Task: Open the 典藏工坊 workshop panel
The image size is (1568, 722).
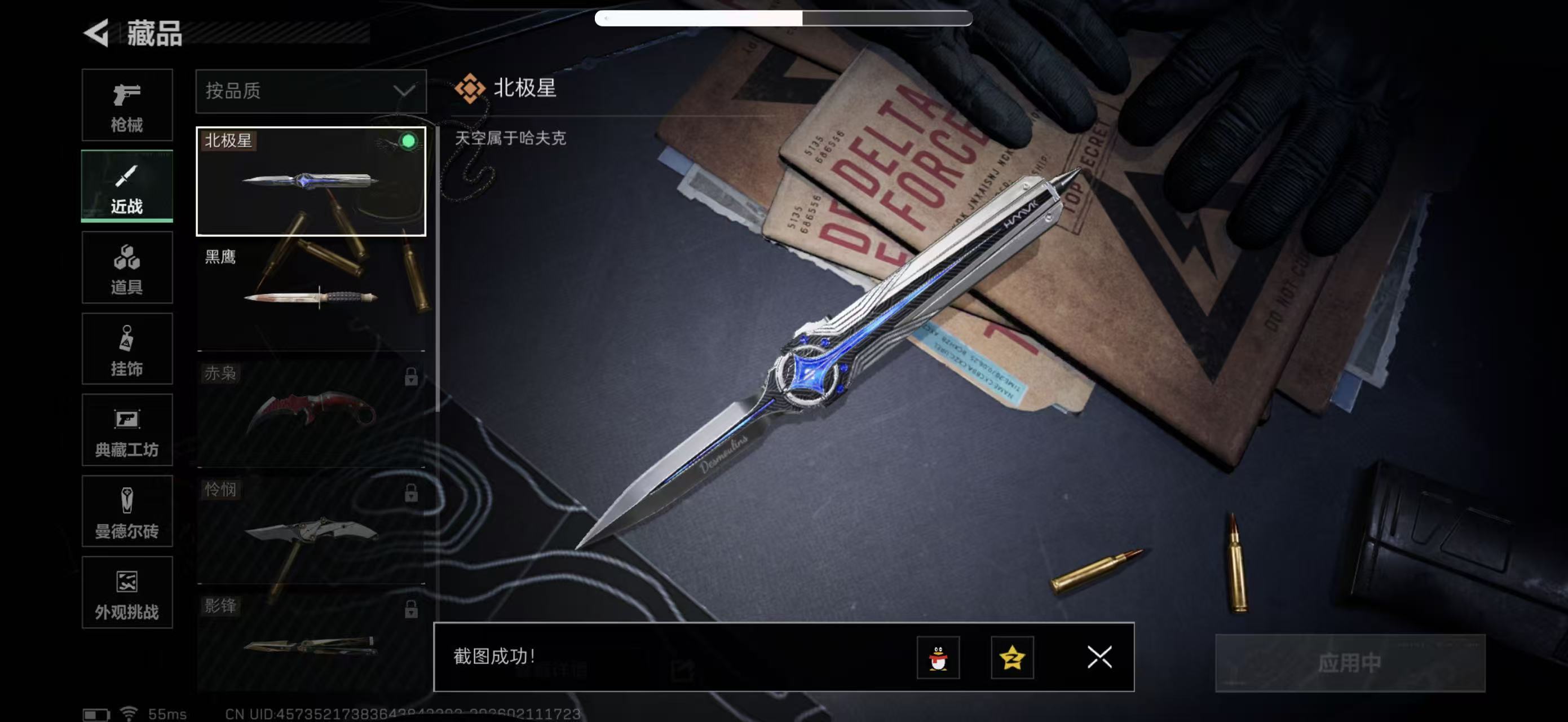Action: [x=127, y=430]
